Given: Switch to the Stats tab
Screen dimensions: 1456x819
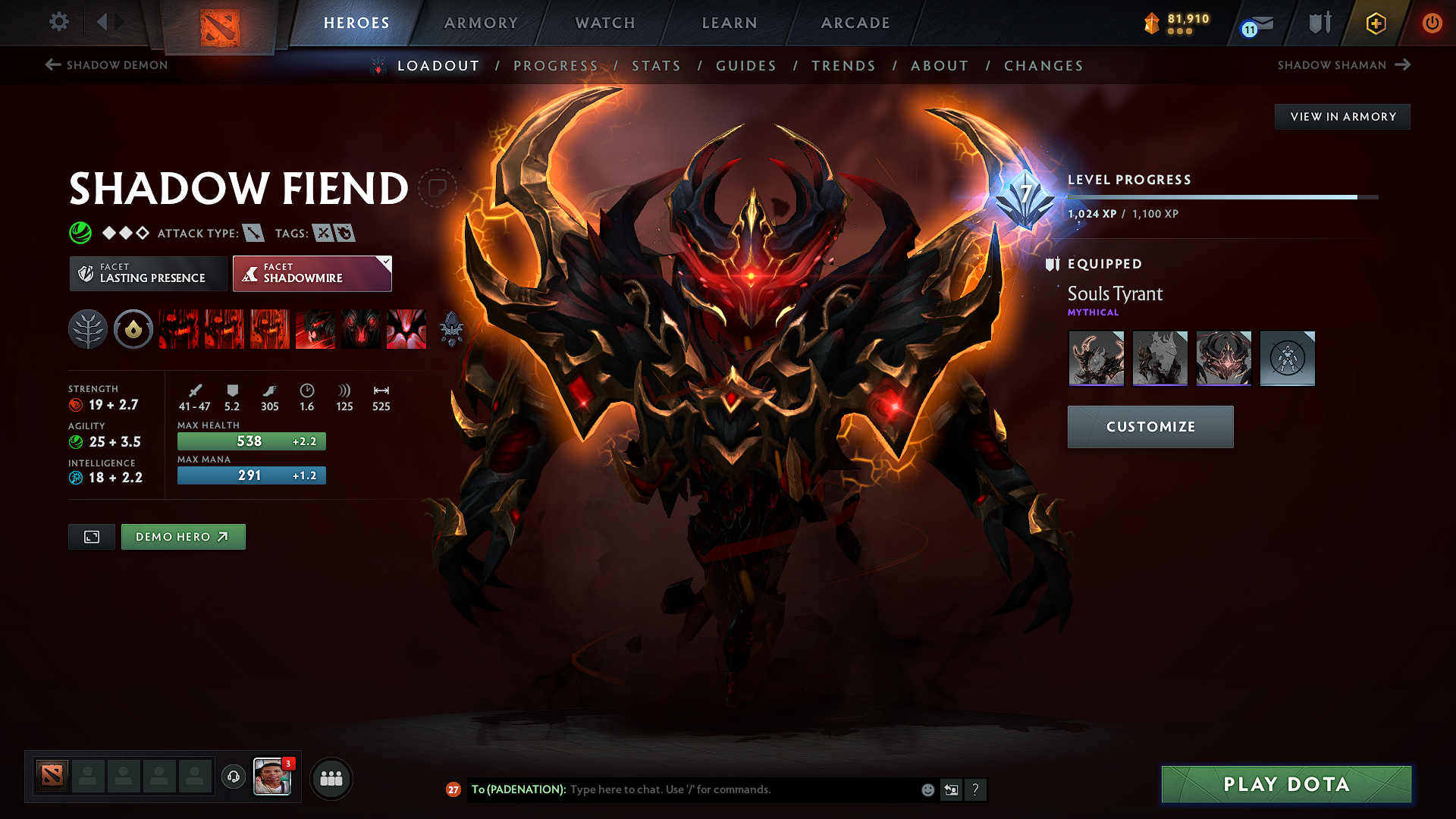Looking at the screenshot, I should [657, 66].
